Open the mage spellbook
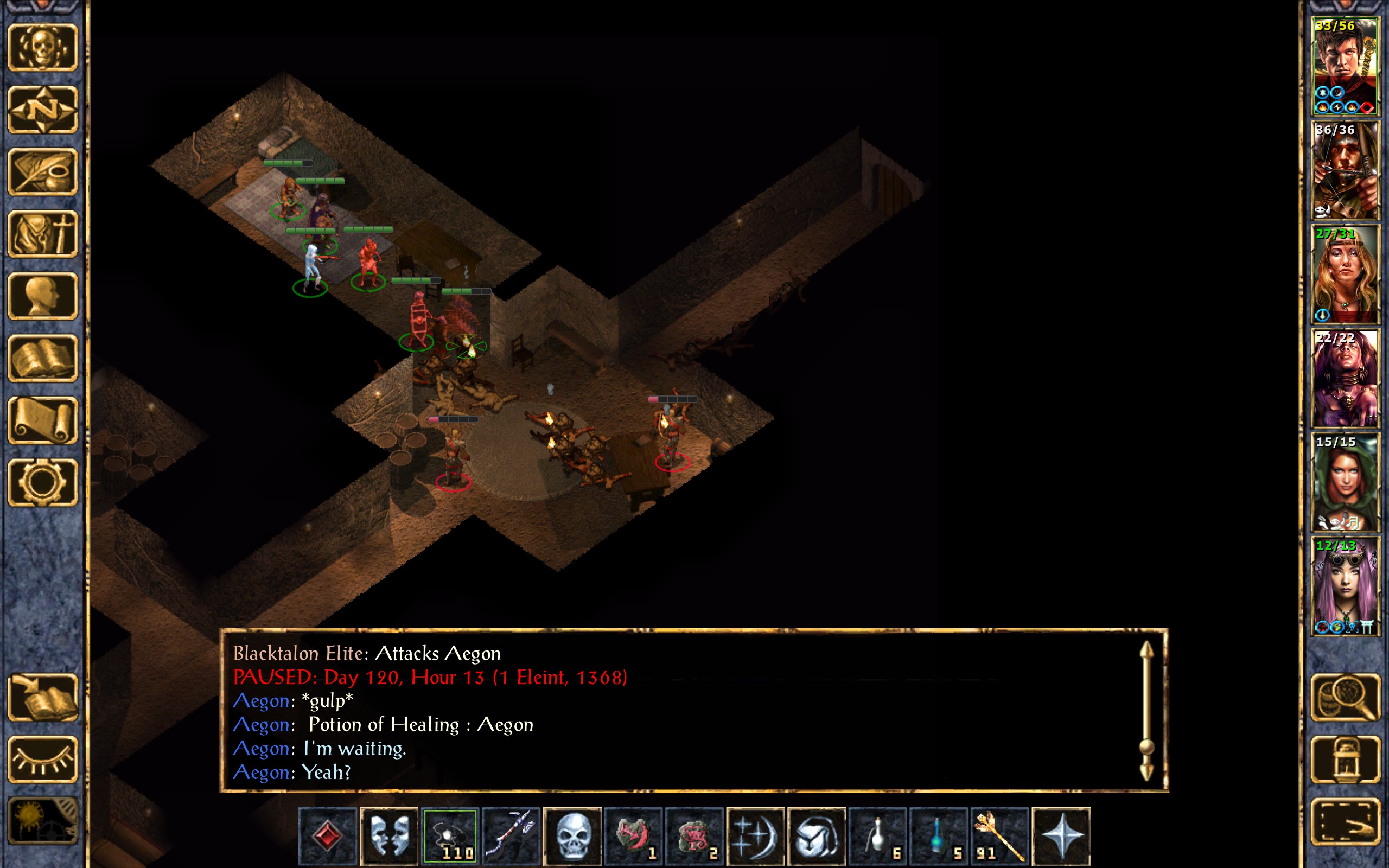Viewport: 1389px width, 868px height. (x=42, y=358)
